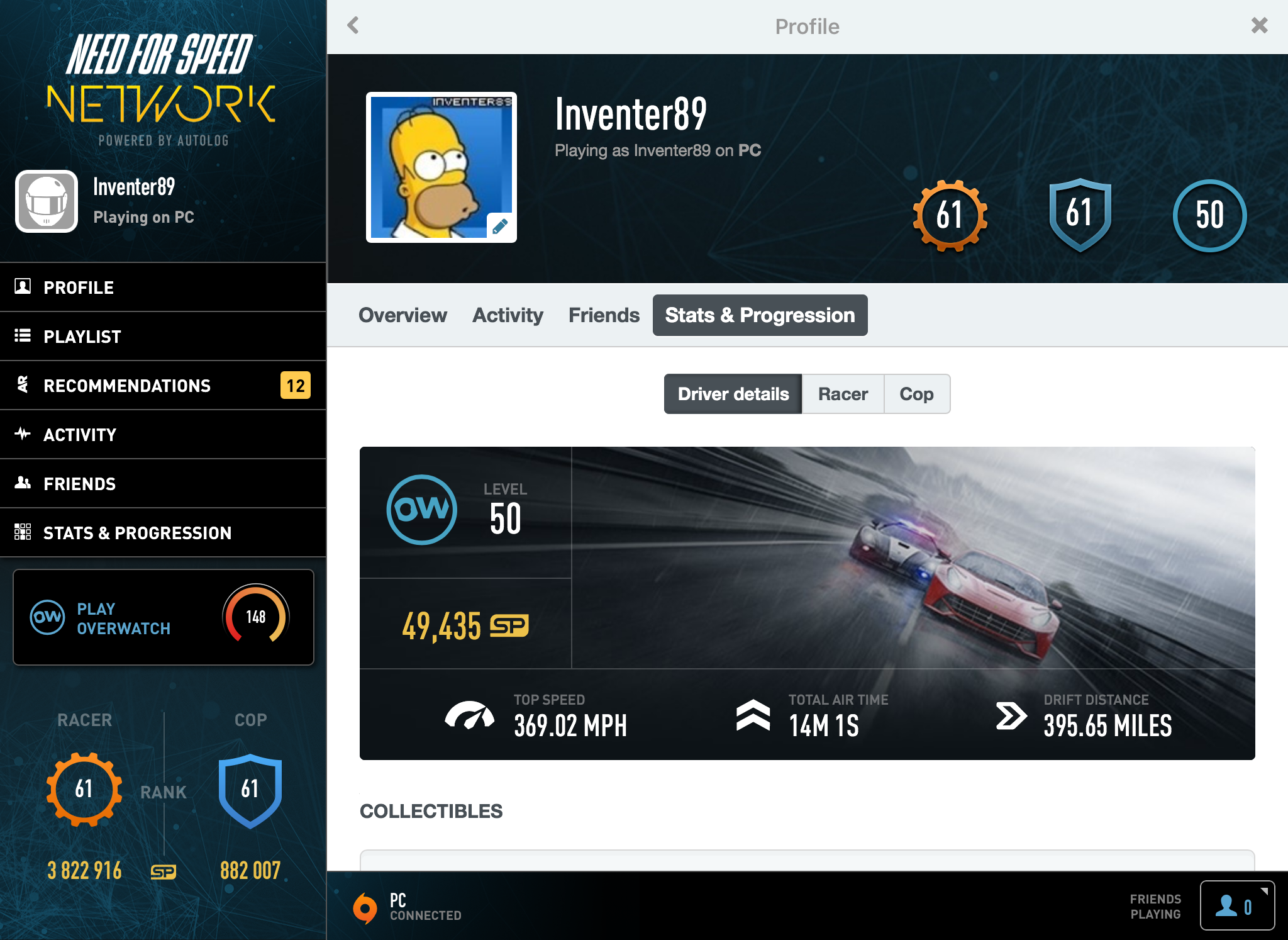The image size is (1288, 940).
Task: Close the Profile view
Action: click(1260, 26)
